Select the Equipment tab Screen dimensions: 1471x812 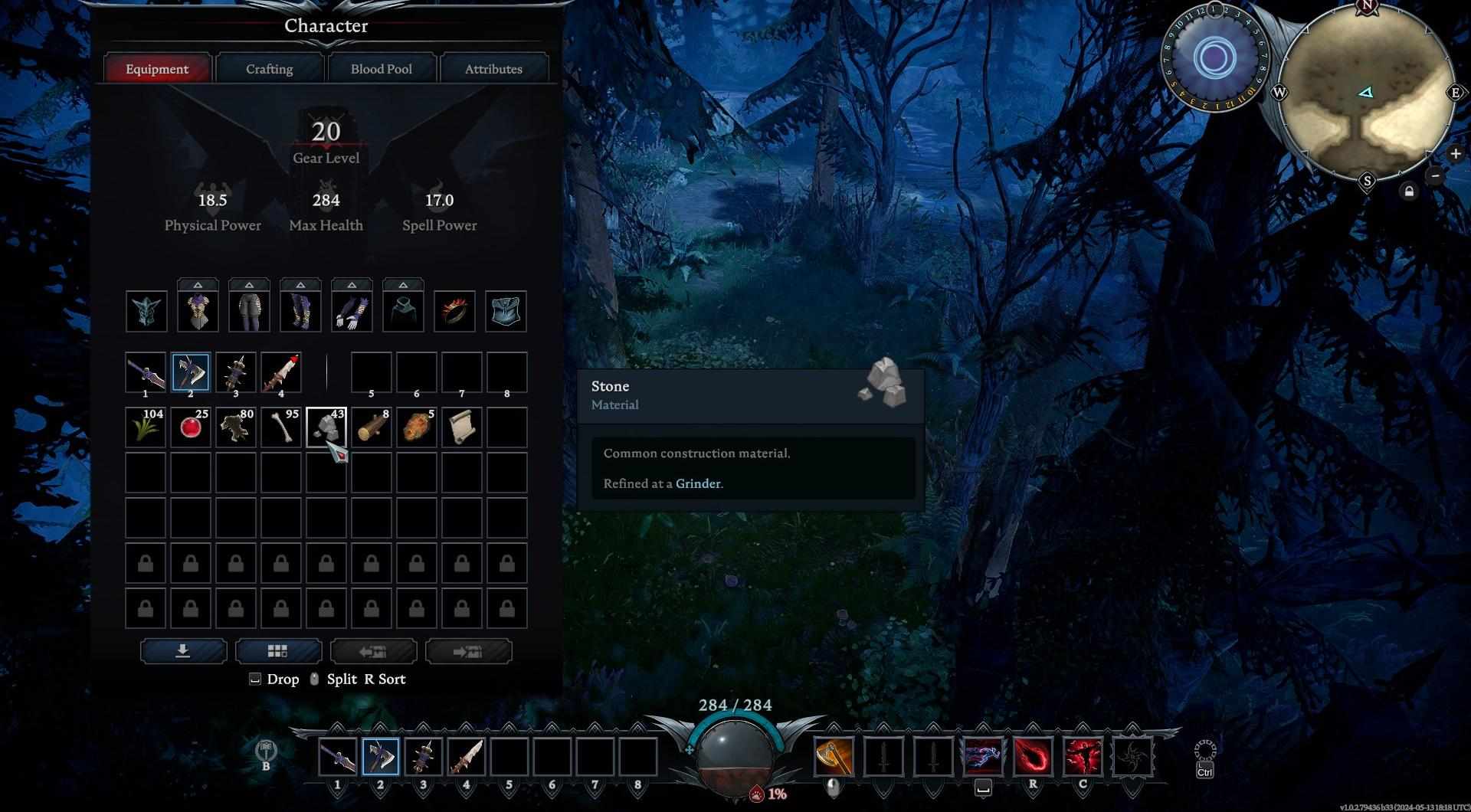pyautogui.click(x=157, y=69)
